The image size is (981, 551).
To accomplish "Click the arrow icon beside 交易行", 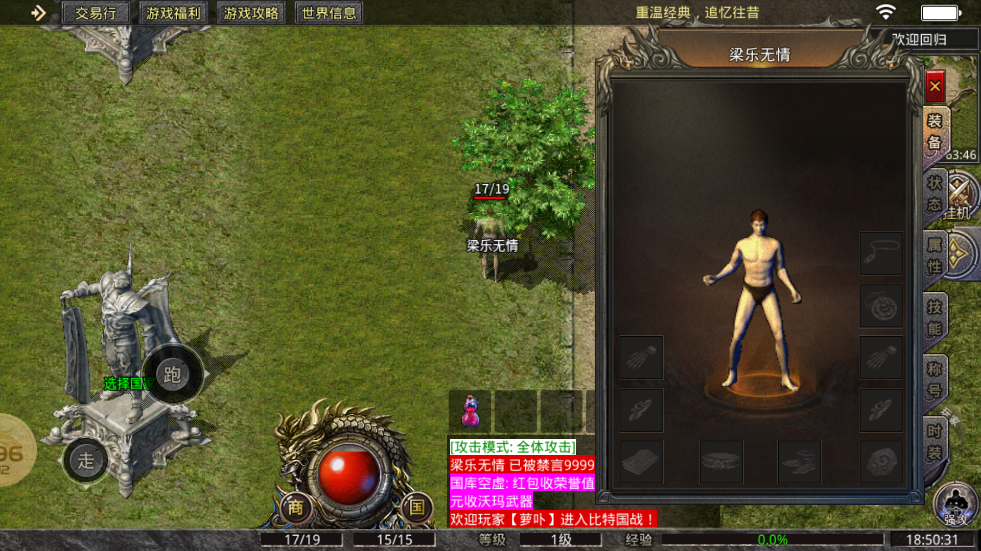I will point(38,13).
